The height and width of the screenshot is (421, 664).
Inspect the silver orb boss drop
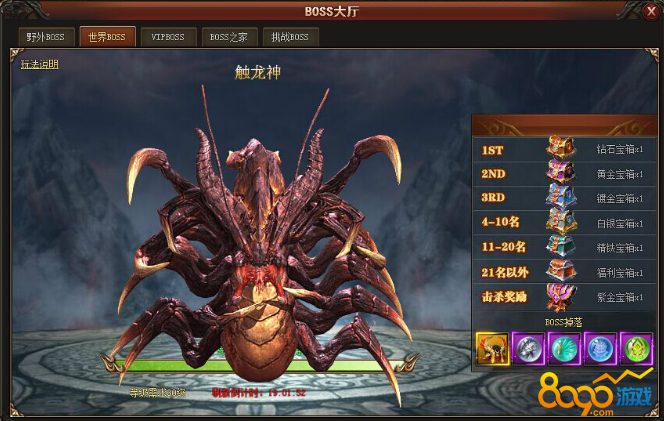[x=528, y=349]
